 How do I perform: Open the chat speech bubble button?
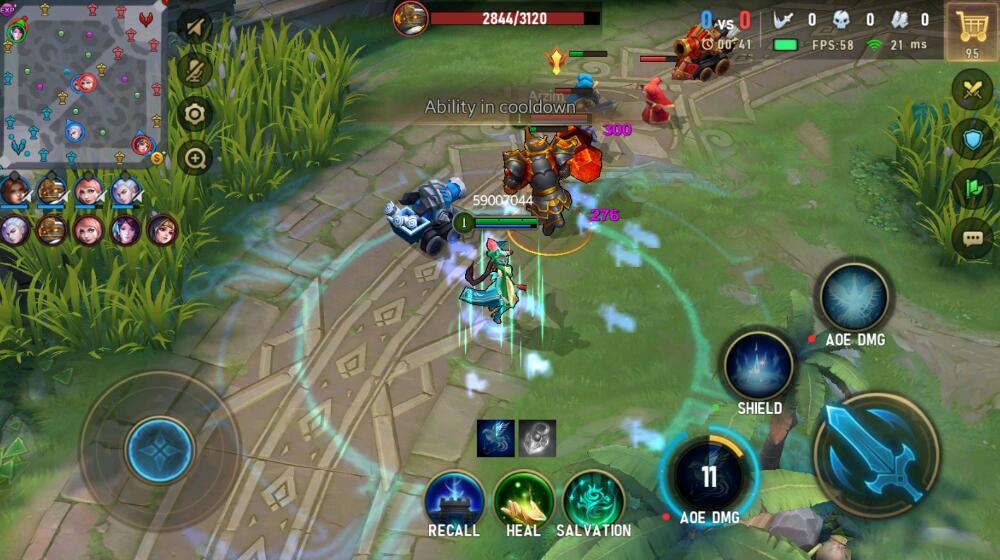(x=972, y=238)
